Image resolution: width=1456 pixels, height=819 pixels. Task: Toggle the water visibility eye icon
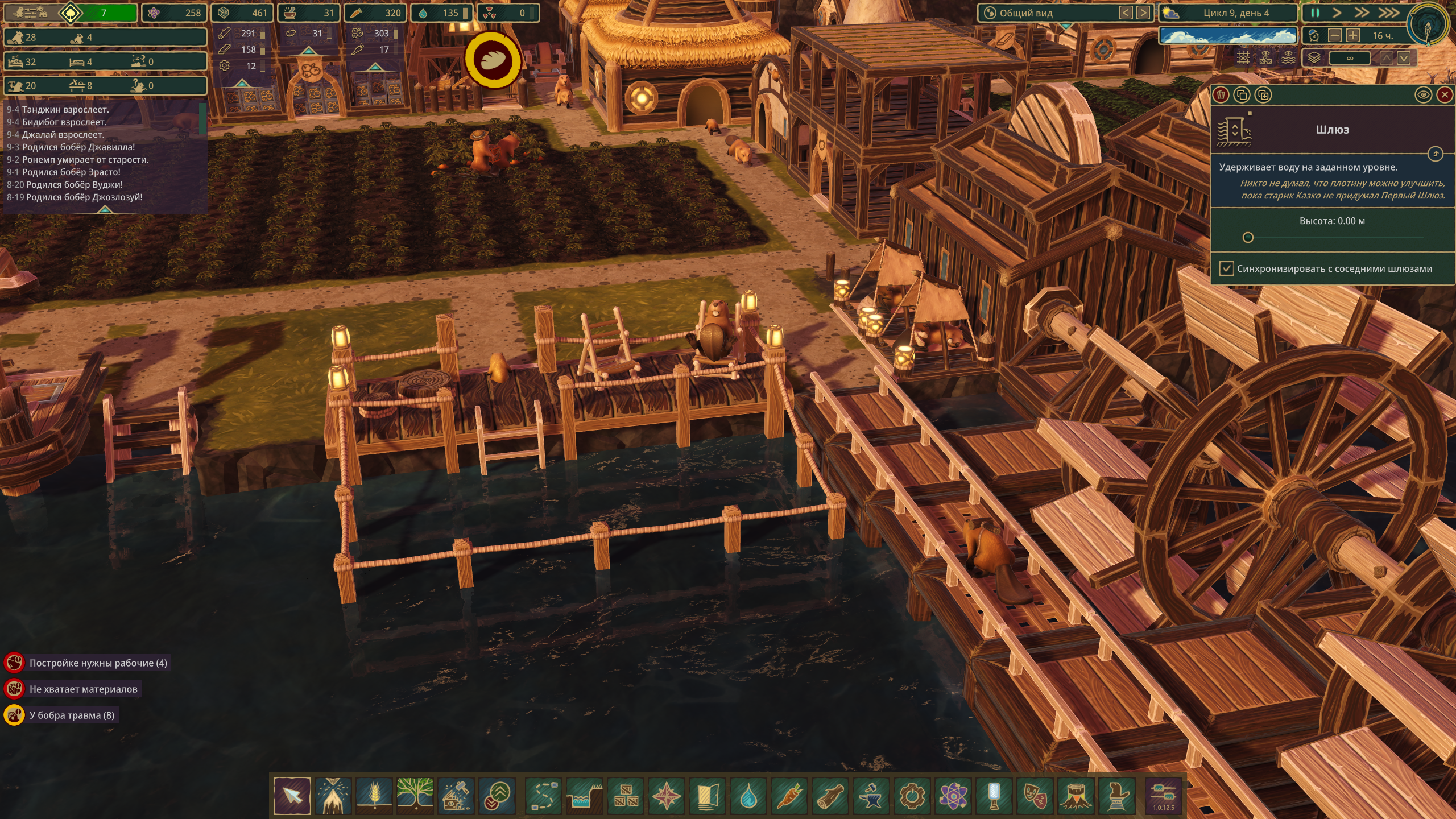coord(1423,95)
